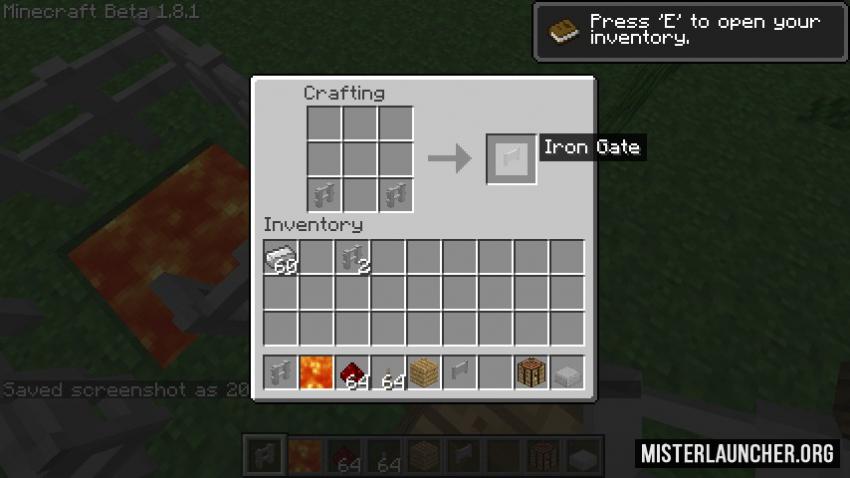
Task: Grab the inventory stack of 2 iron fences
Action: click(x=353, y=258)
